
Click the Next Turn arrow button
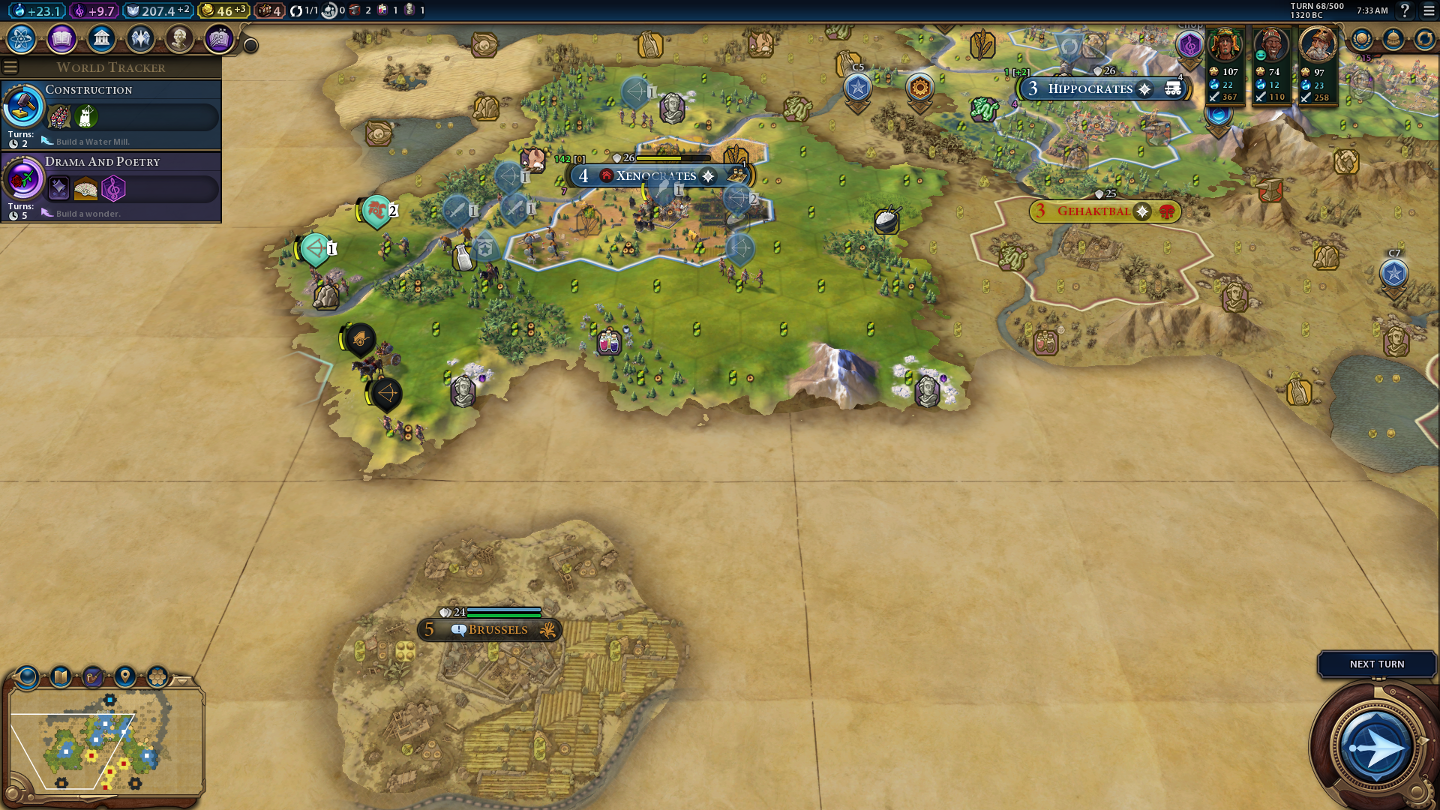click(1377, 746)
